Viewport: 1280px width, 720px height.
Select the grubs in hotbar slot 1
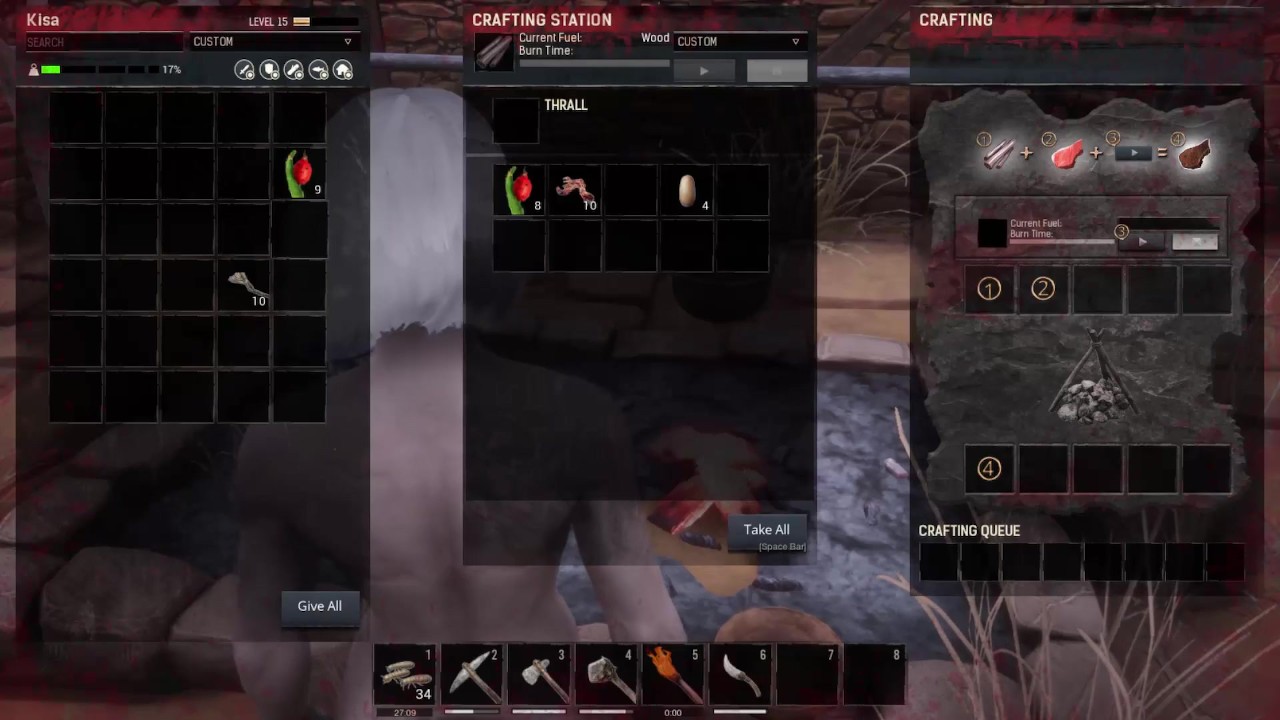click(x=405, y=675)
